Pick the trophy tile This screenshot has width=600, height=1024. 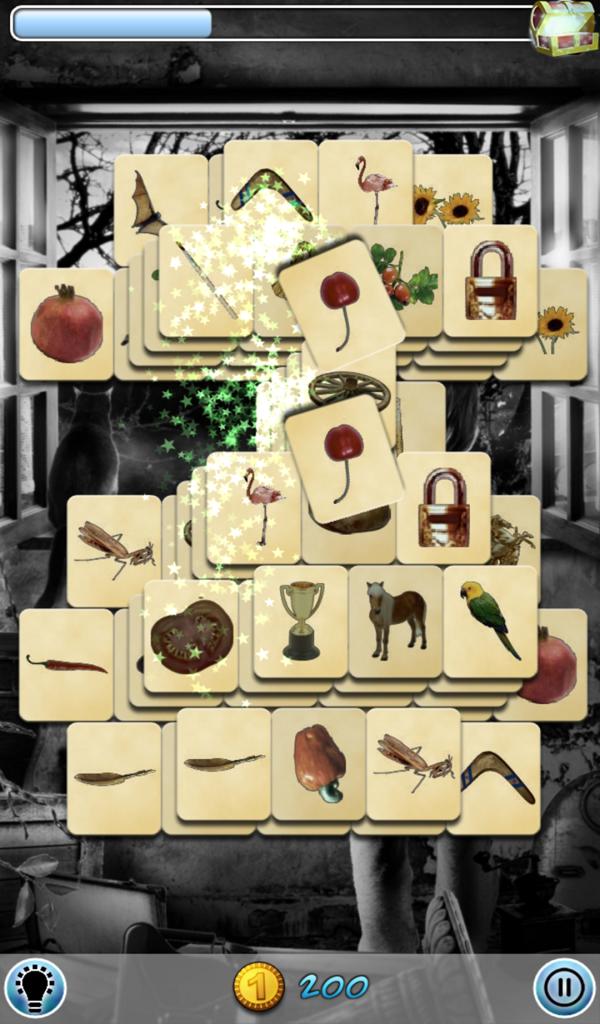tap(300, 620)
